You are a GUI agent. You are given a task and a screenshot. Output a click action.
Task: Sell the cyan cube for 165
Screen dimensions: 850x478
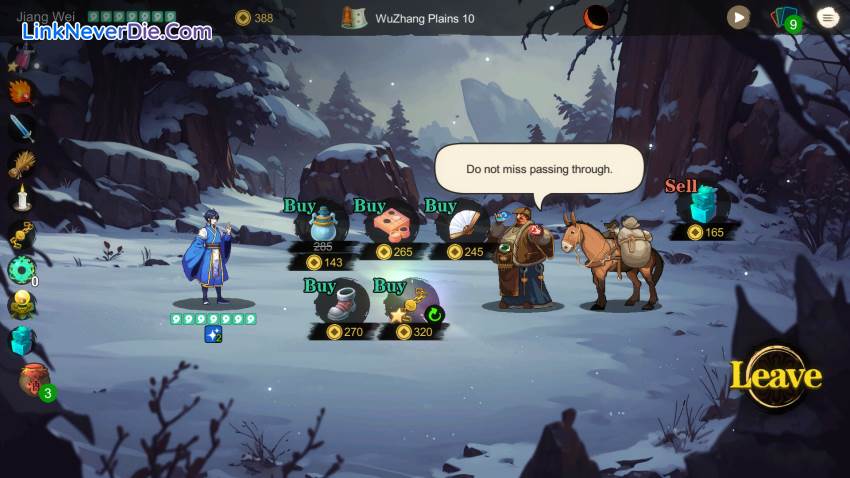pyautogui.click(x=705, y=205)
